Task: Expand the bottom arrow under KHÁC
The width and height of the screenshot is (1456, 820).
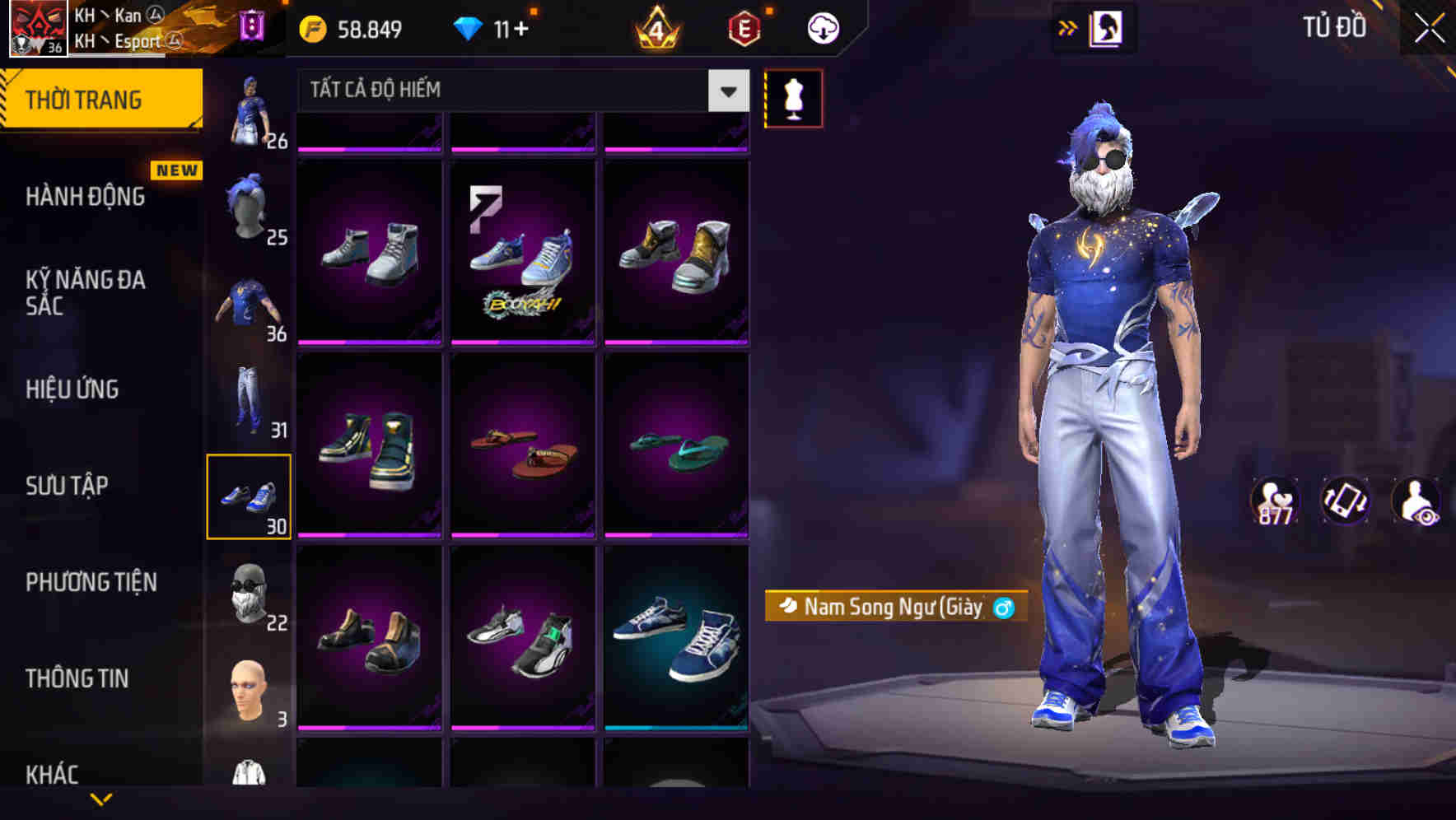Action: point(103,800)
